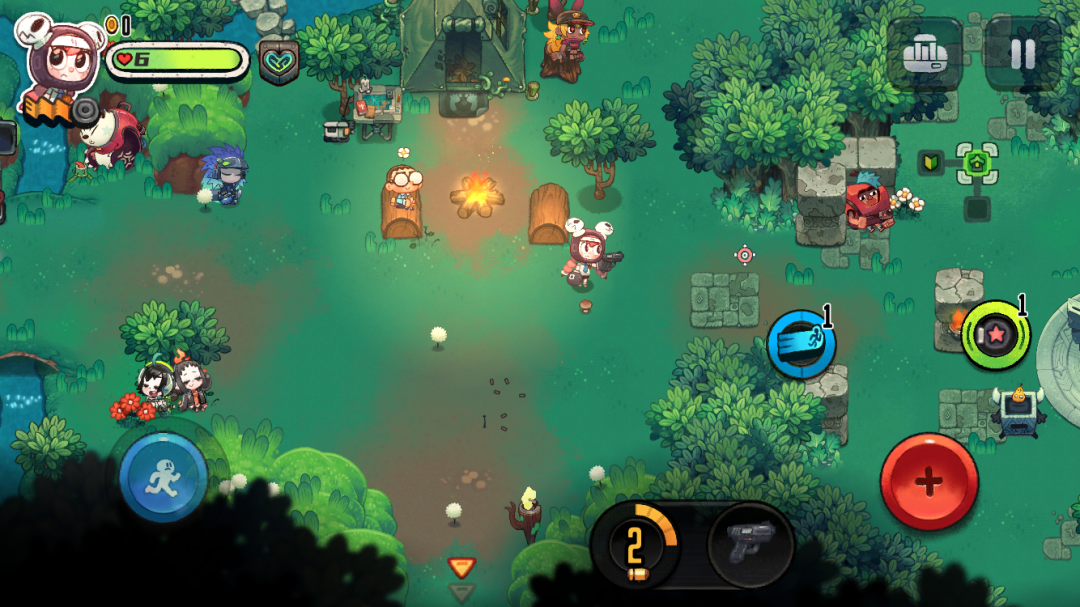Open the fist-shaped stats button
This screenshot has height=607, width=1080.
[924, 54]
